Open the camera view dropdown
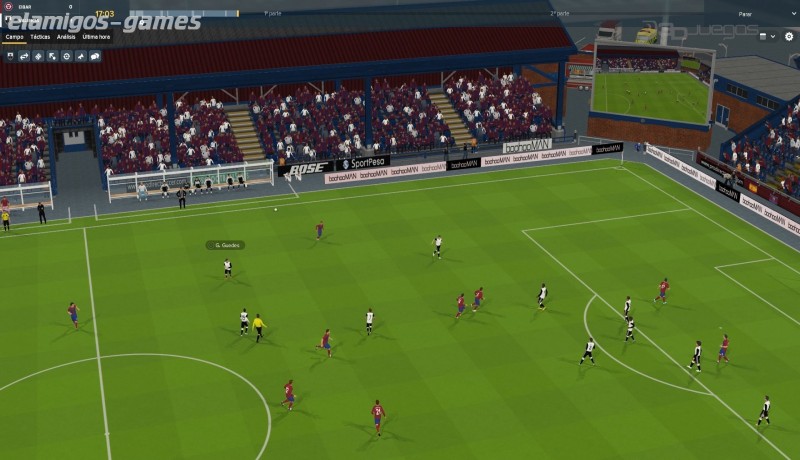800x460 pixels. [x=767, y=36]
